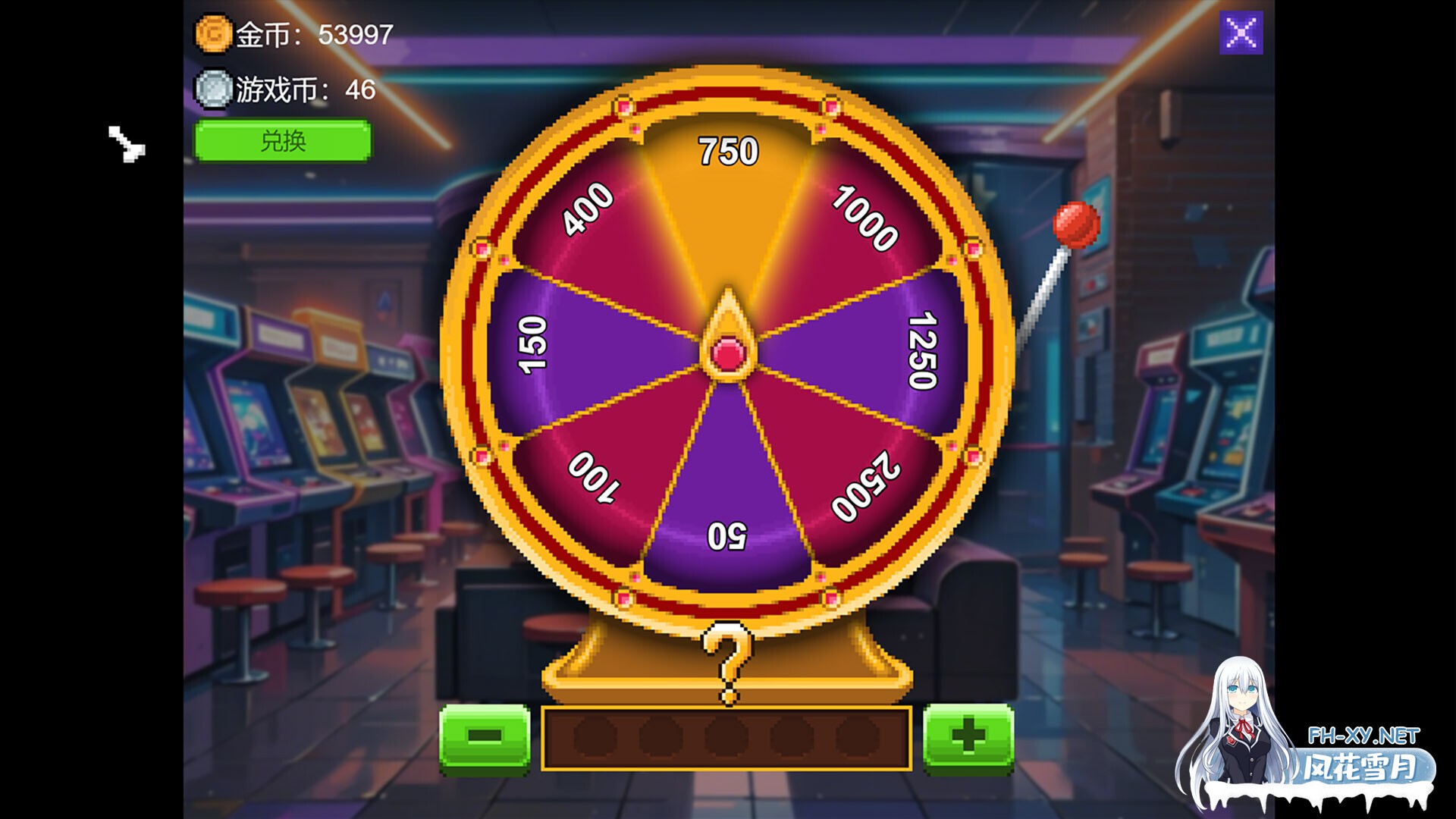
Task: Decrease the bet with the minus button
Action: coord(485,736)
